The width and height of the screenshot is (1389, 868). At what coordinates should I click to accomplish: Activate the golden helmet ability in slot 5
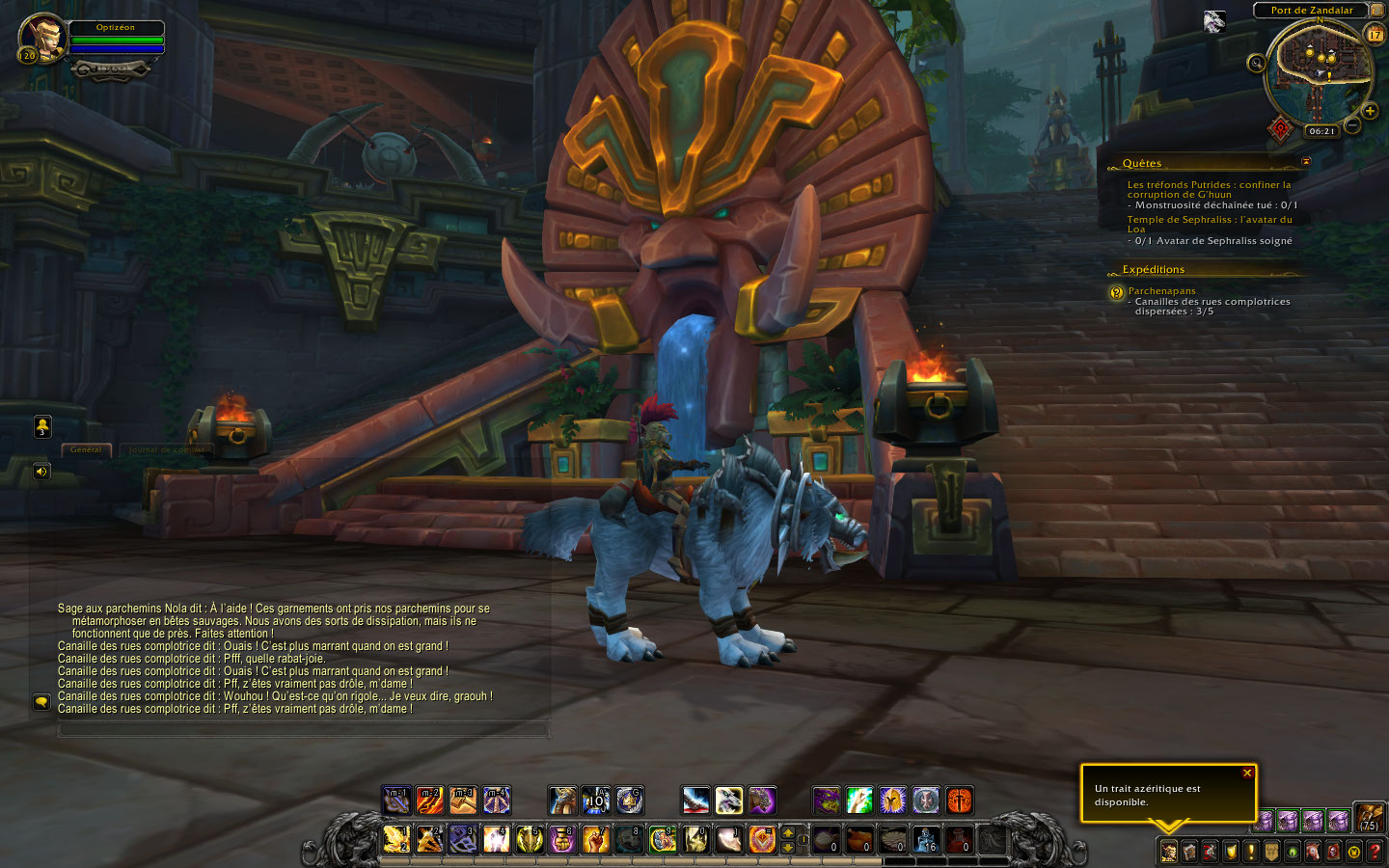tap(530, 839)
